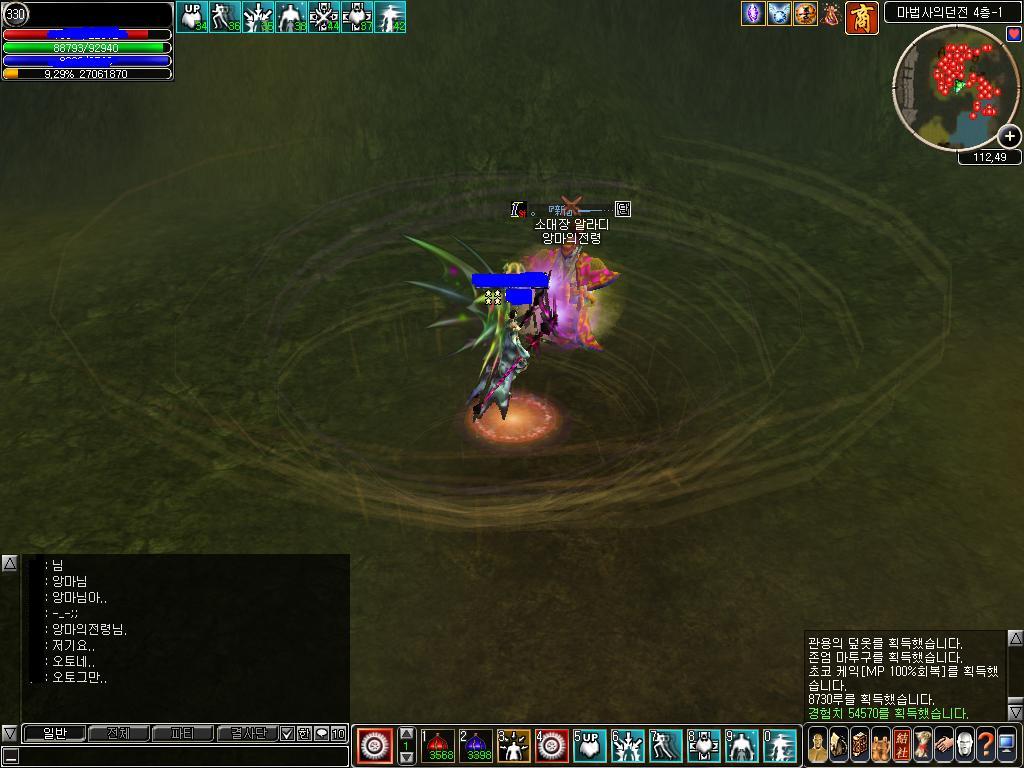Use the blue potion in slot 2
1024x768 pixels.
click(x=478, y=745)
